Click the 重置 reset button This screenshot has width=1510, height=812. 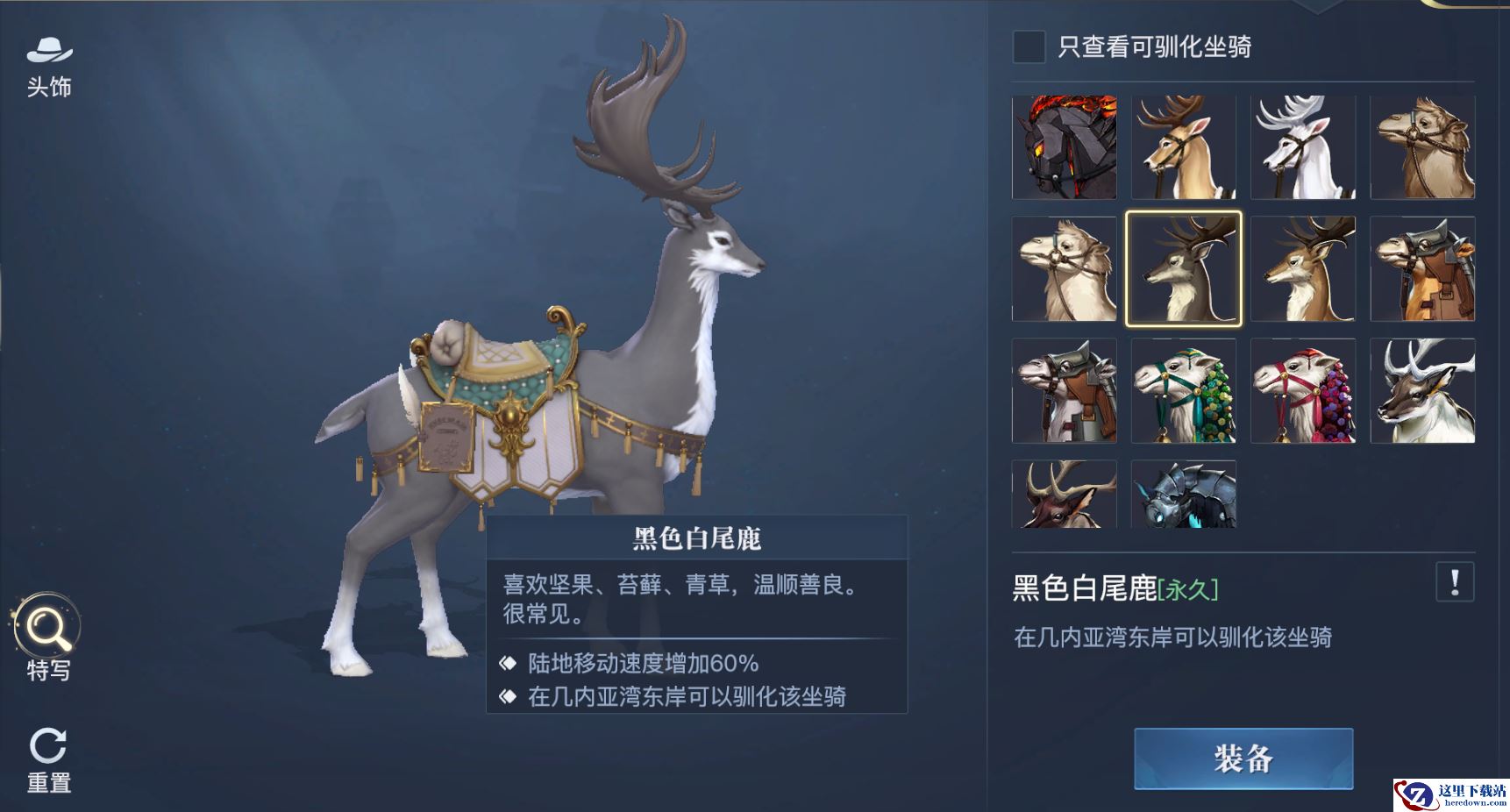point(48,759)
